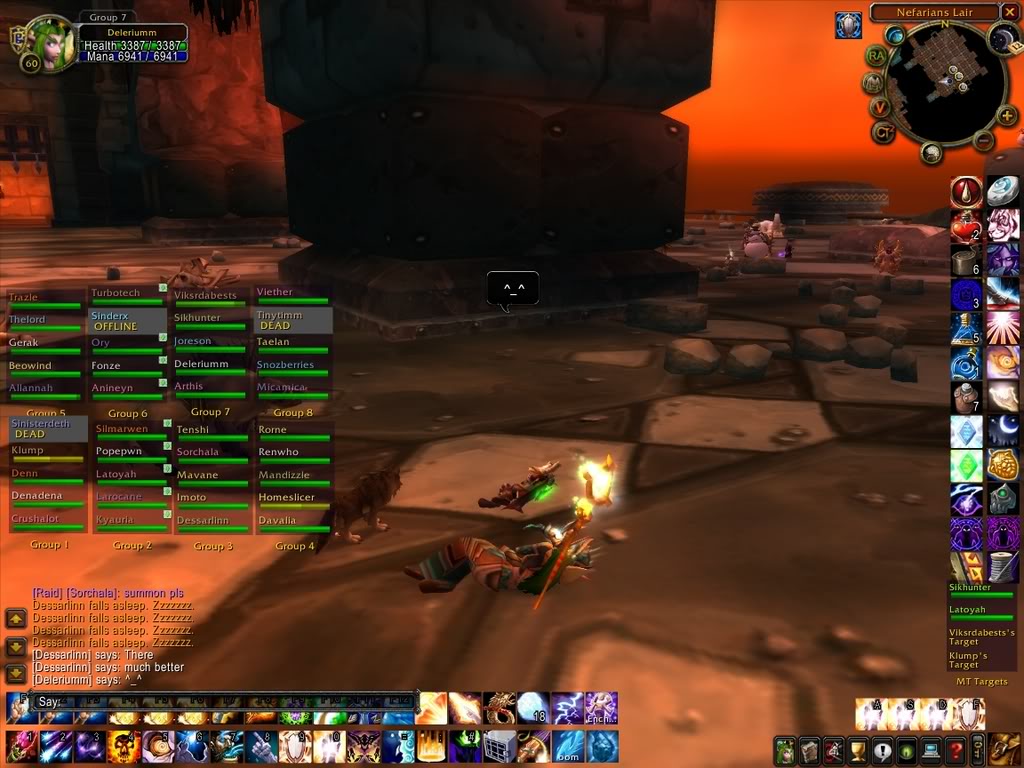Open the CT2 addon minimap button
Image resolution: width=1024 pixels, height=768 pixels.
(882, 132)
